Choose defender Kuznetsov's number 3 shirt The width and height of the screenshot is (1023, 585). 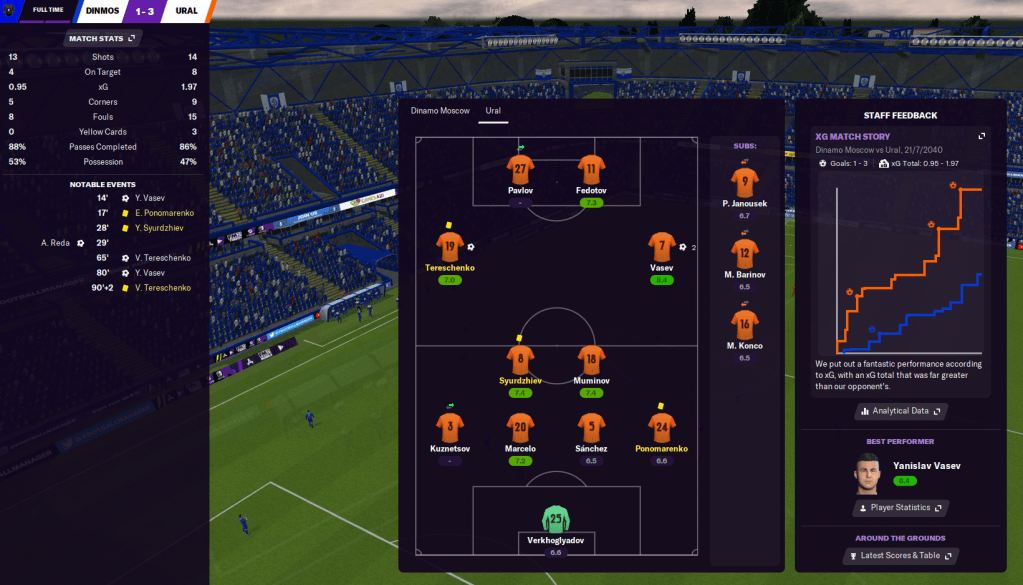pos(450,427)
